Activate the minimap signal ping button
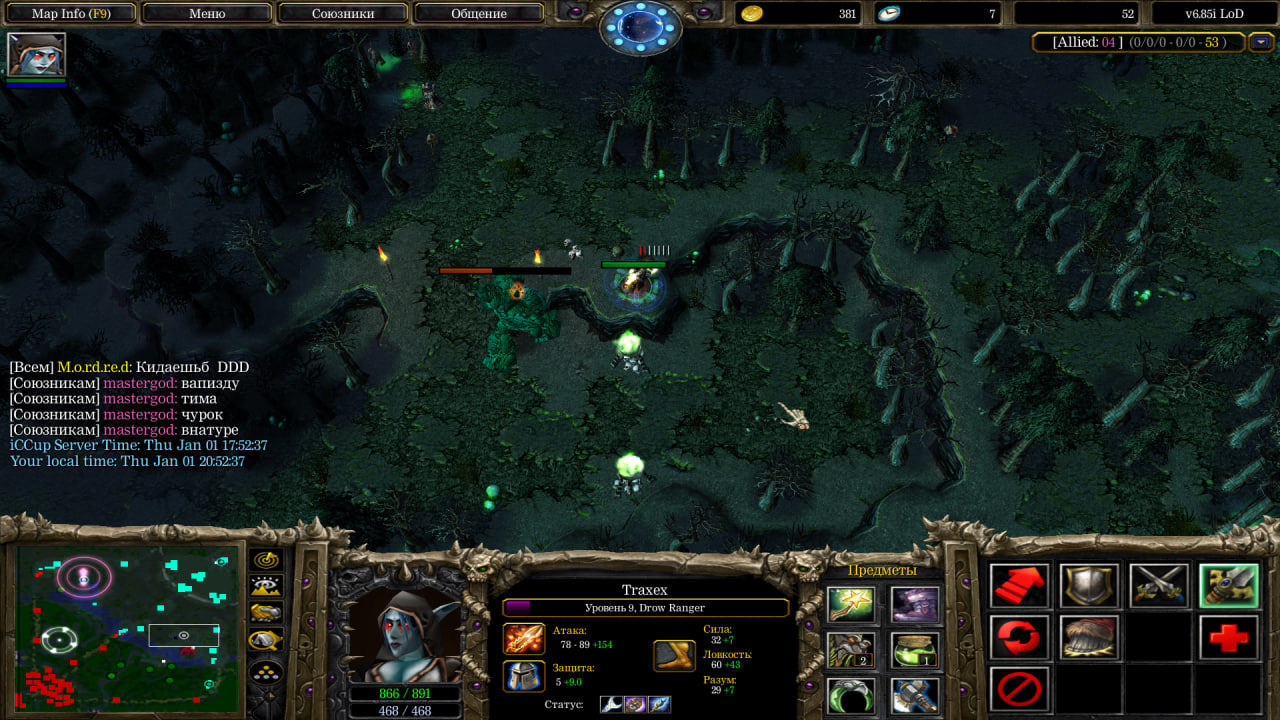1280x720 pixels. click(x=266, y=560)
